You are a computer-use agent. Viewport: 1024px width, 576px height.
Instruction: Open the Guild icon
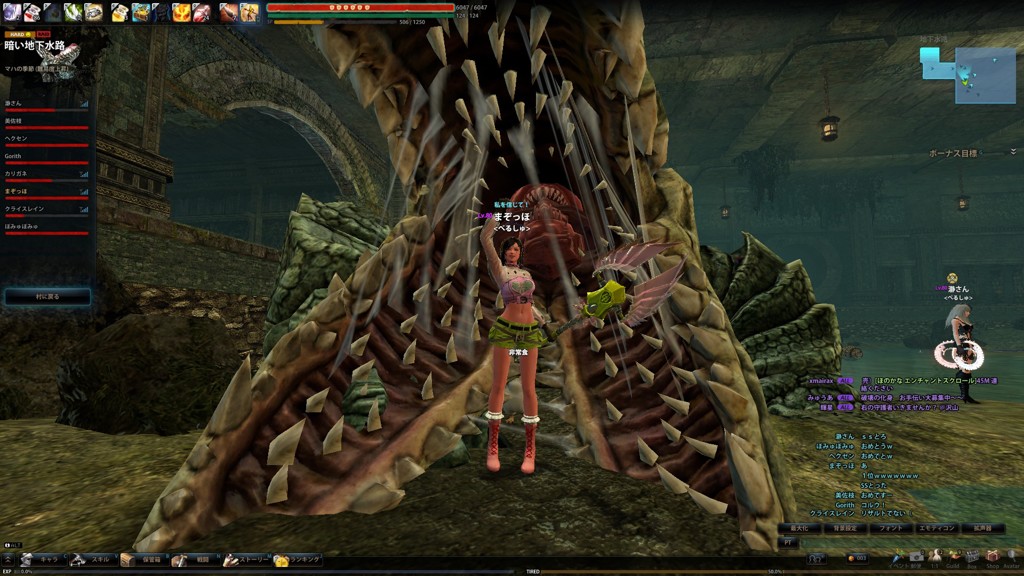(x=953, y=556)
